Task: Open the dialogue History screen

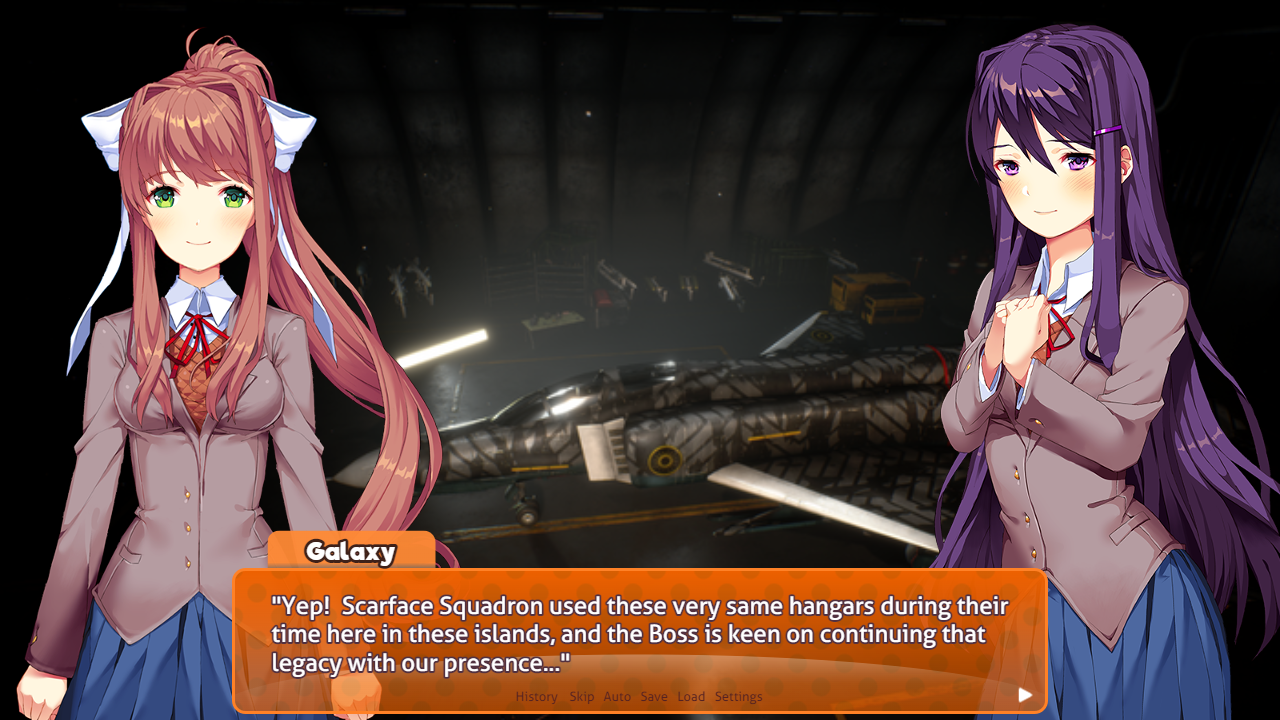Action: click(x=536, y=696)
